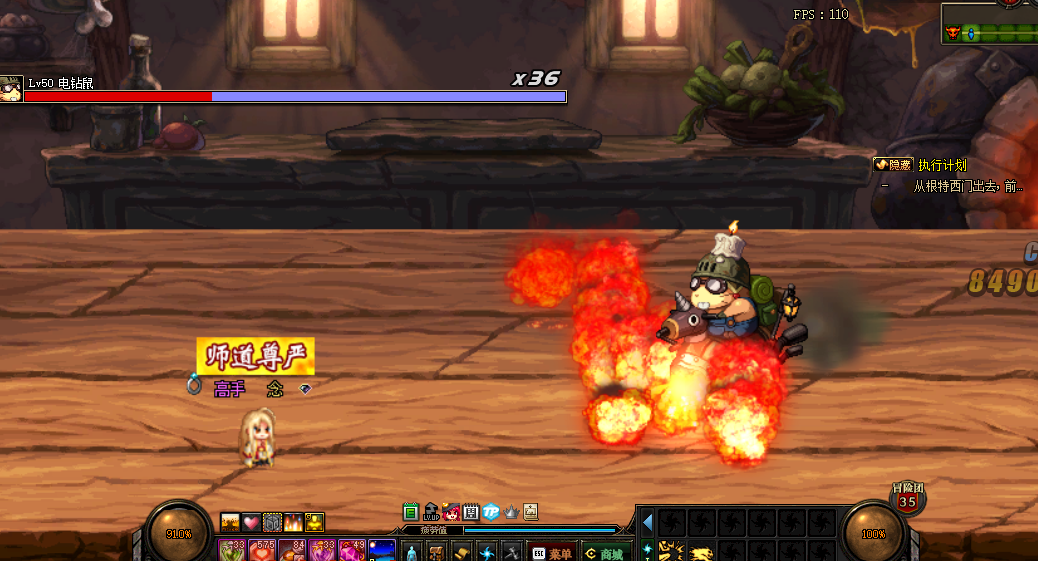Viewport: 1038px width, 561px height.
Task: Hide the quest tracker with 隐藏 button
Action: pyautogui.click(x=893, y=165)
